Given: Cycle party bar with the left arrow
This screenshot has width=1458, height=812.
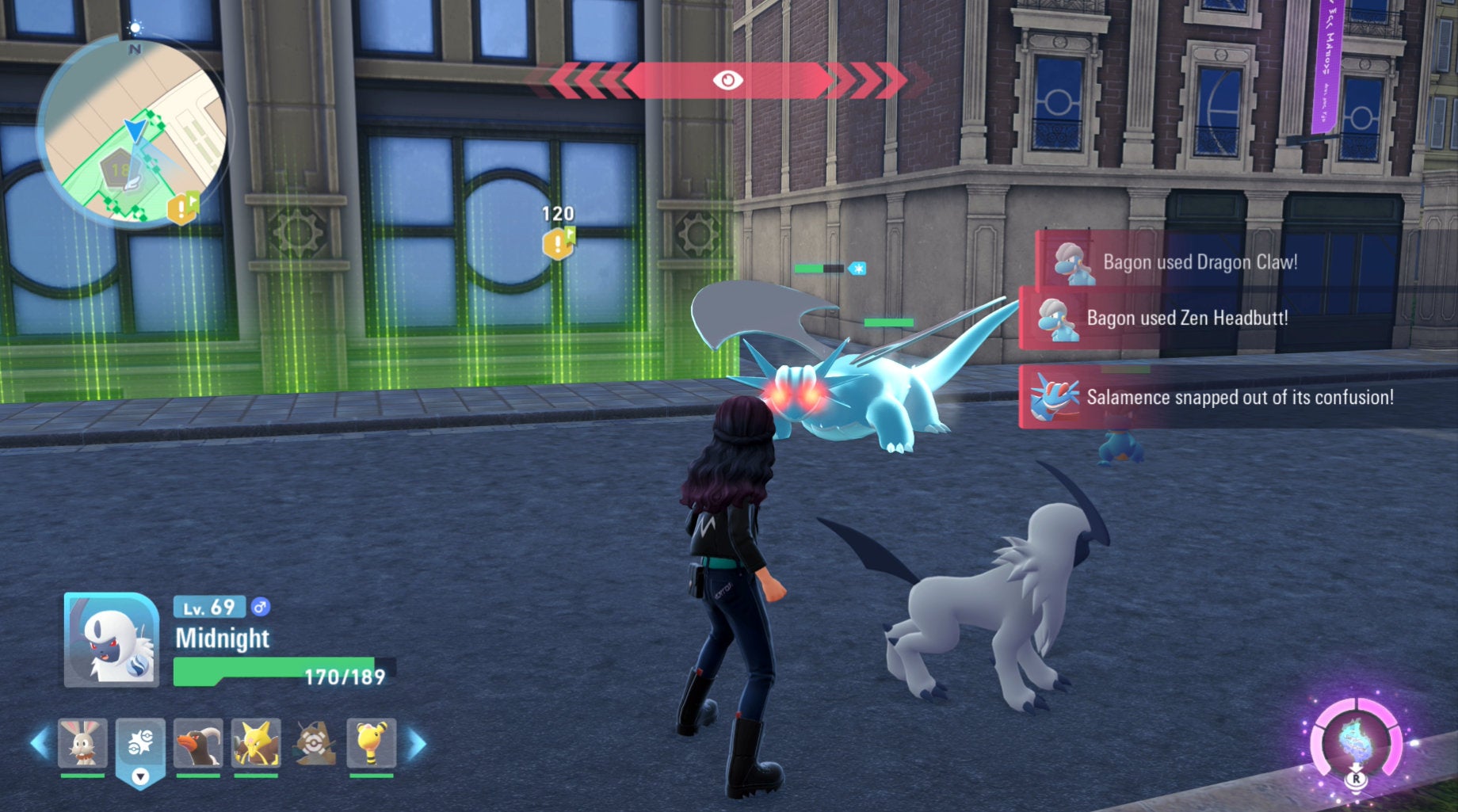Looking at the screenshot, I should point(38,743).
